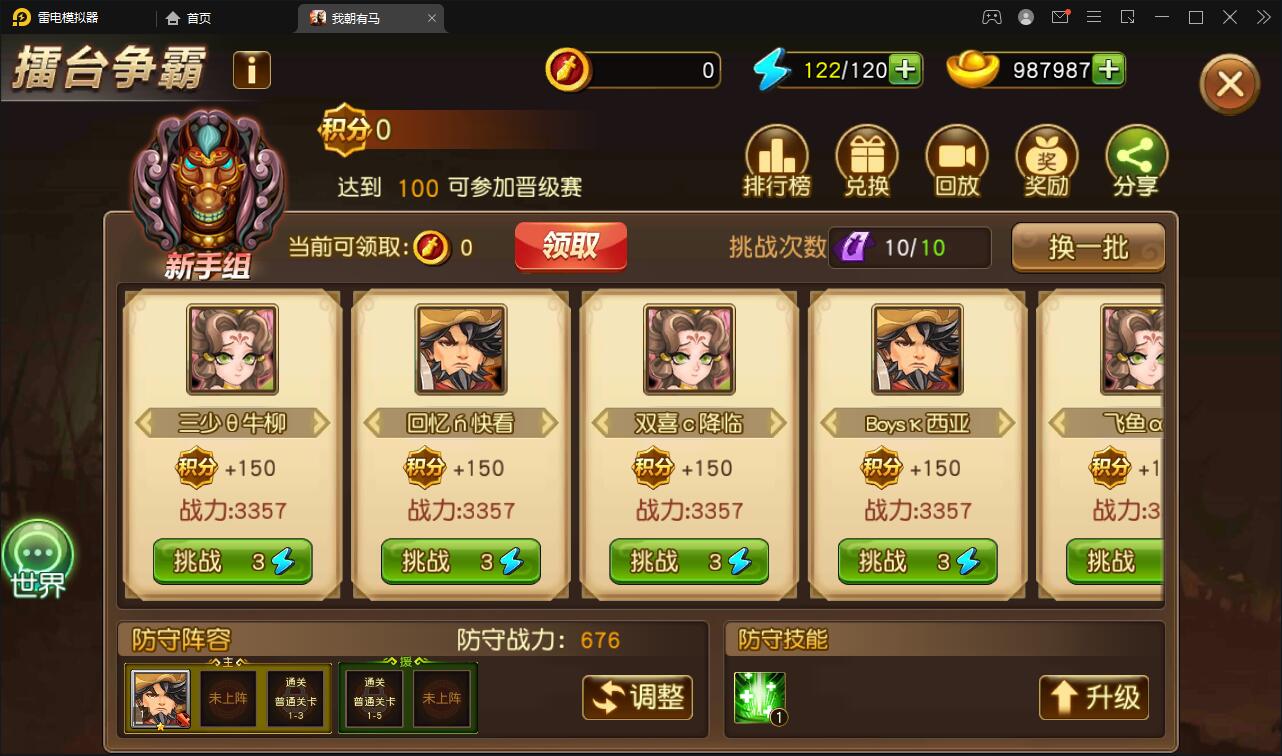Open the 回放 battle replay feature
Viewport: 1282px width, 756px height.
tap(957, 160)
